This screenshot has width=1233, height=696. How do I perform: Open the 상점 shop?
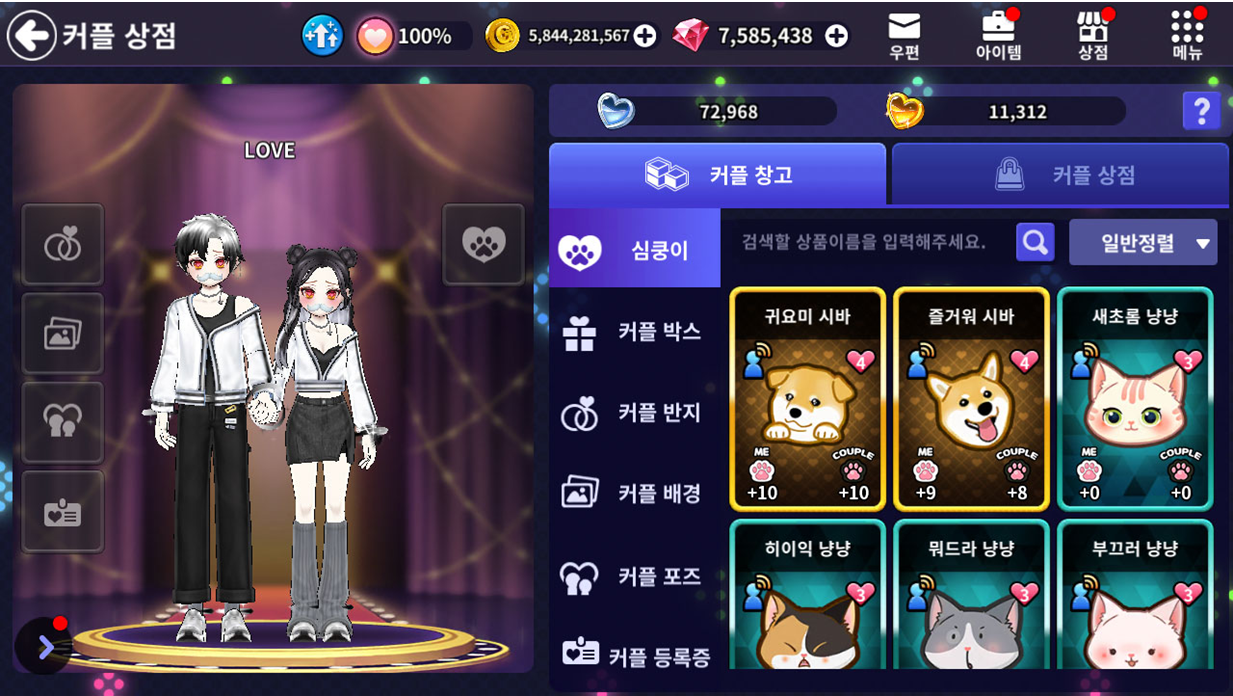tap(1093, 36)
